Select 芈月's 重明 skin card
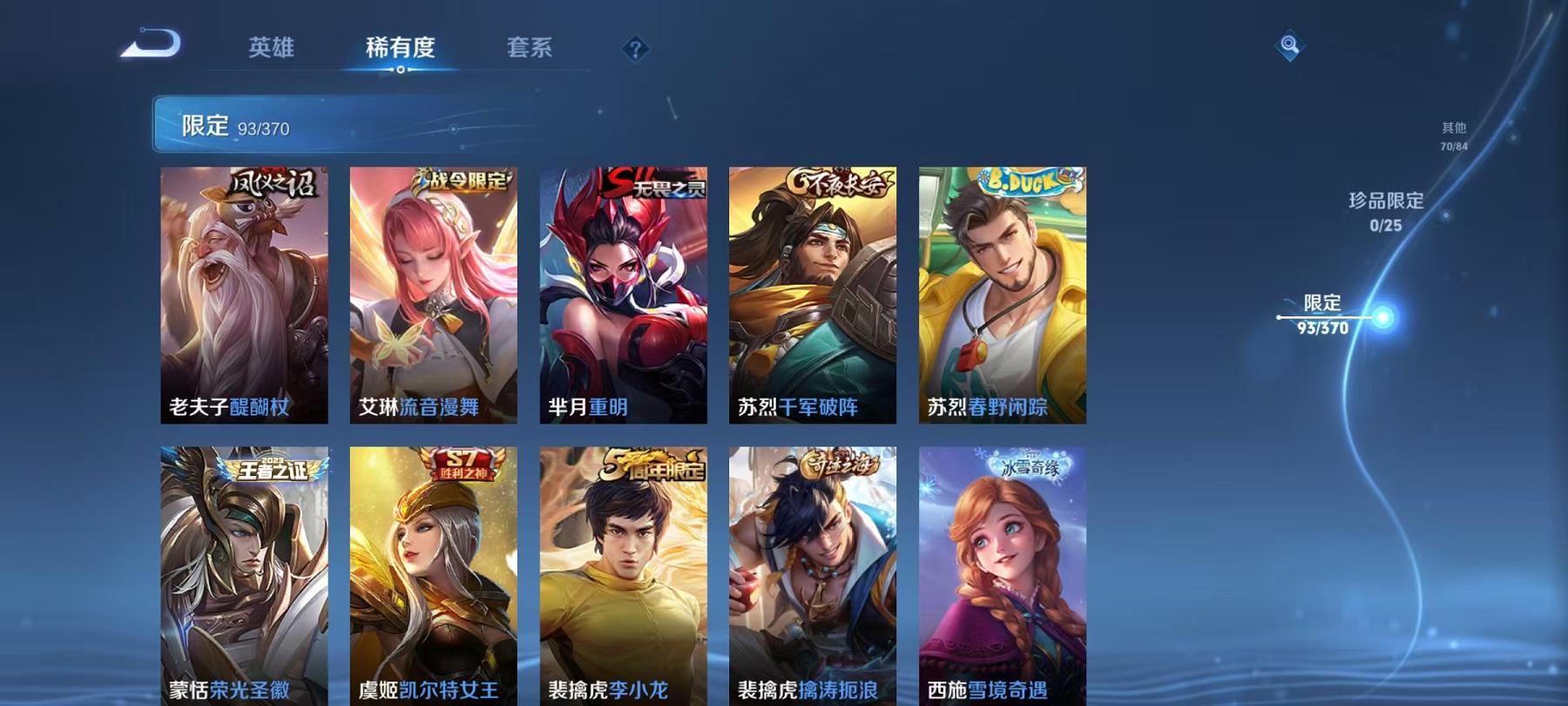 click(621, 296)
